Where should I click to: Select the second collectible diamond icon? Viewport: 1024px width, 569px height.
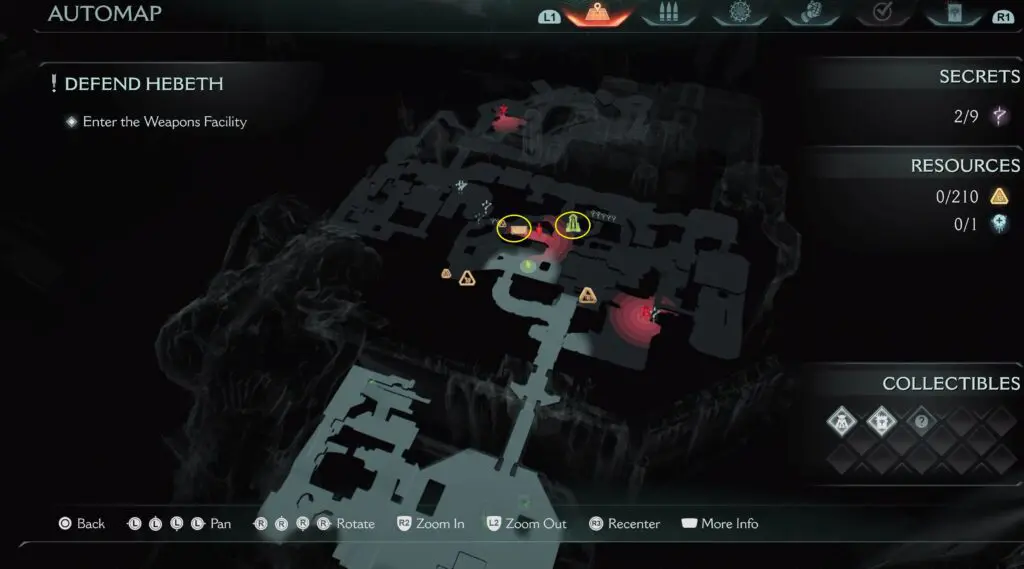882,422
